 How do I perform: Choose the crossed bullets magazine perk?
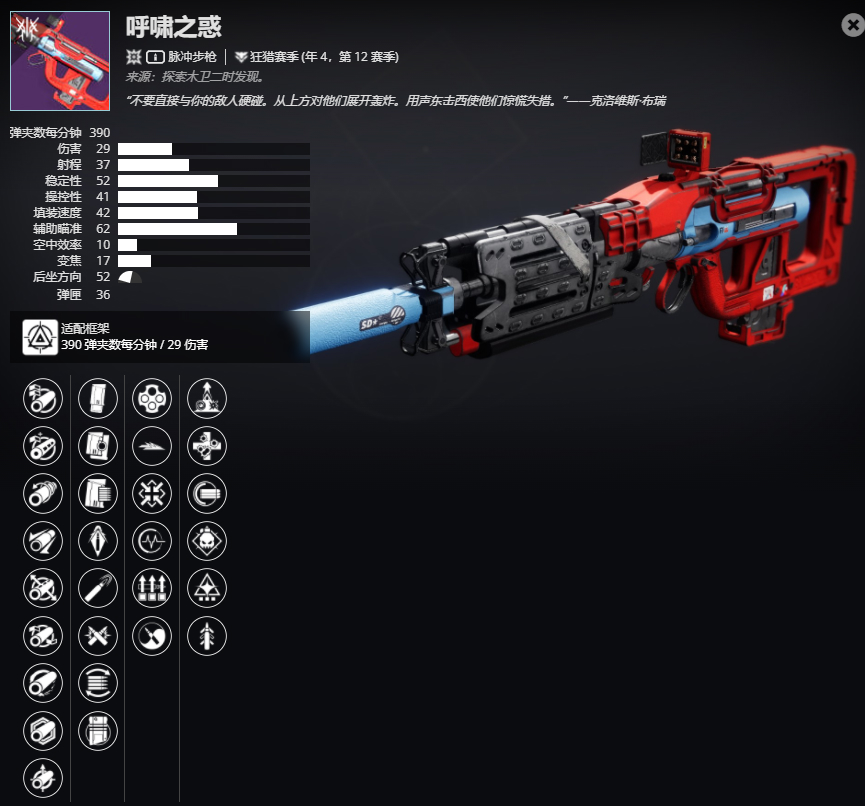(98, 635)
